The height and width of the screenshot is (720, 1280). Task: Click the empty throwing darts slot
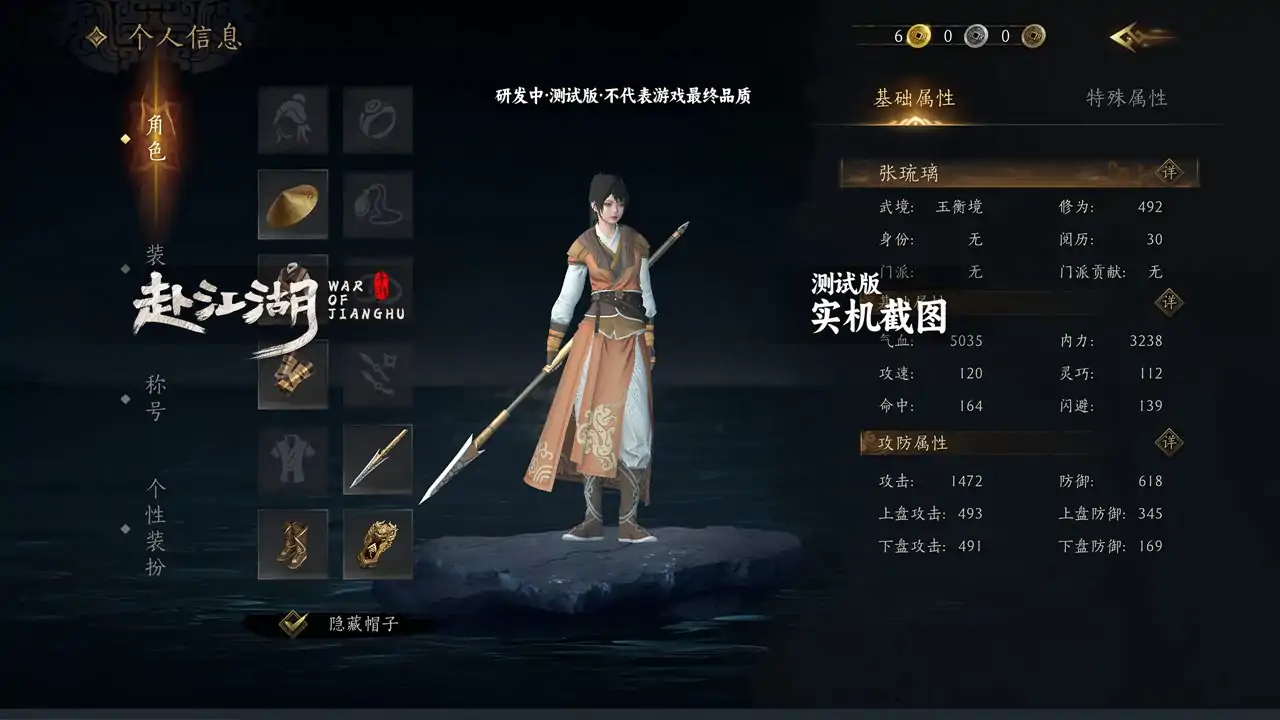[x=378, y=374]
